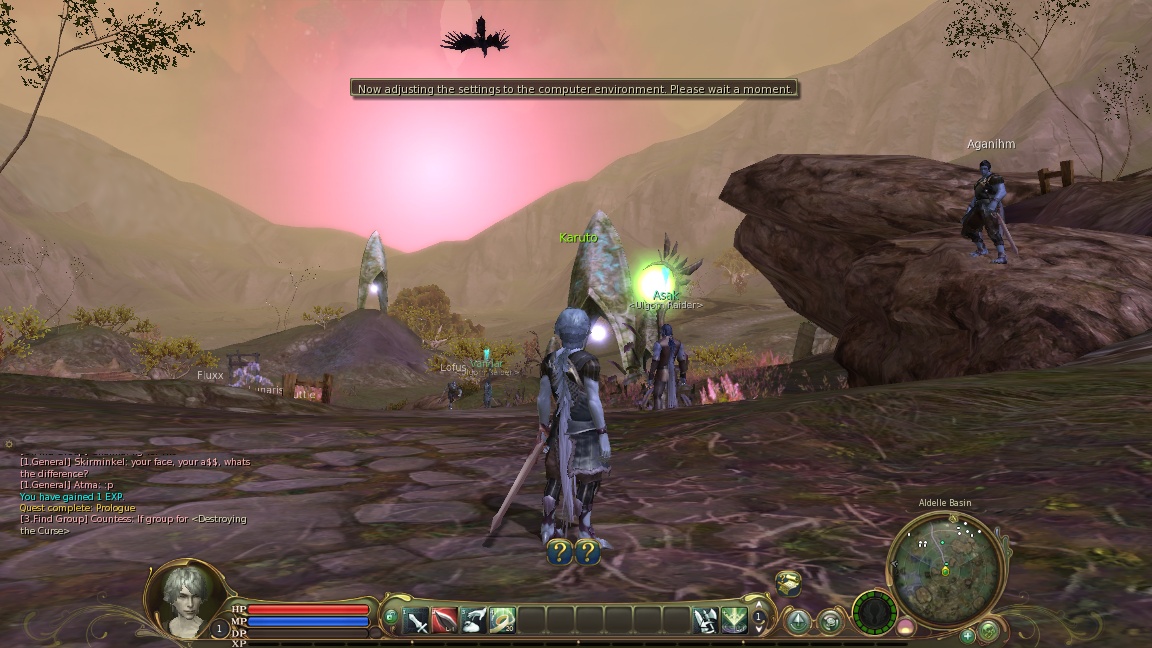Viewport: 1152px width, 648px height.
Task: Click the character portrait
Action: click(186, 598)
